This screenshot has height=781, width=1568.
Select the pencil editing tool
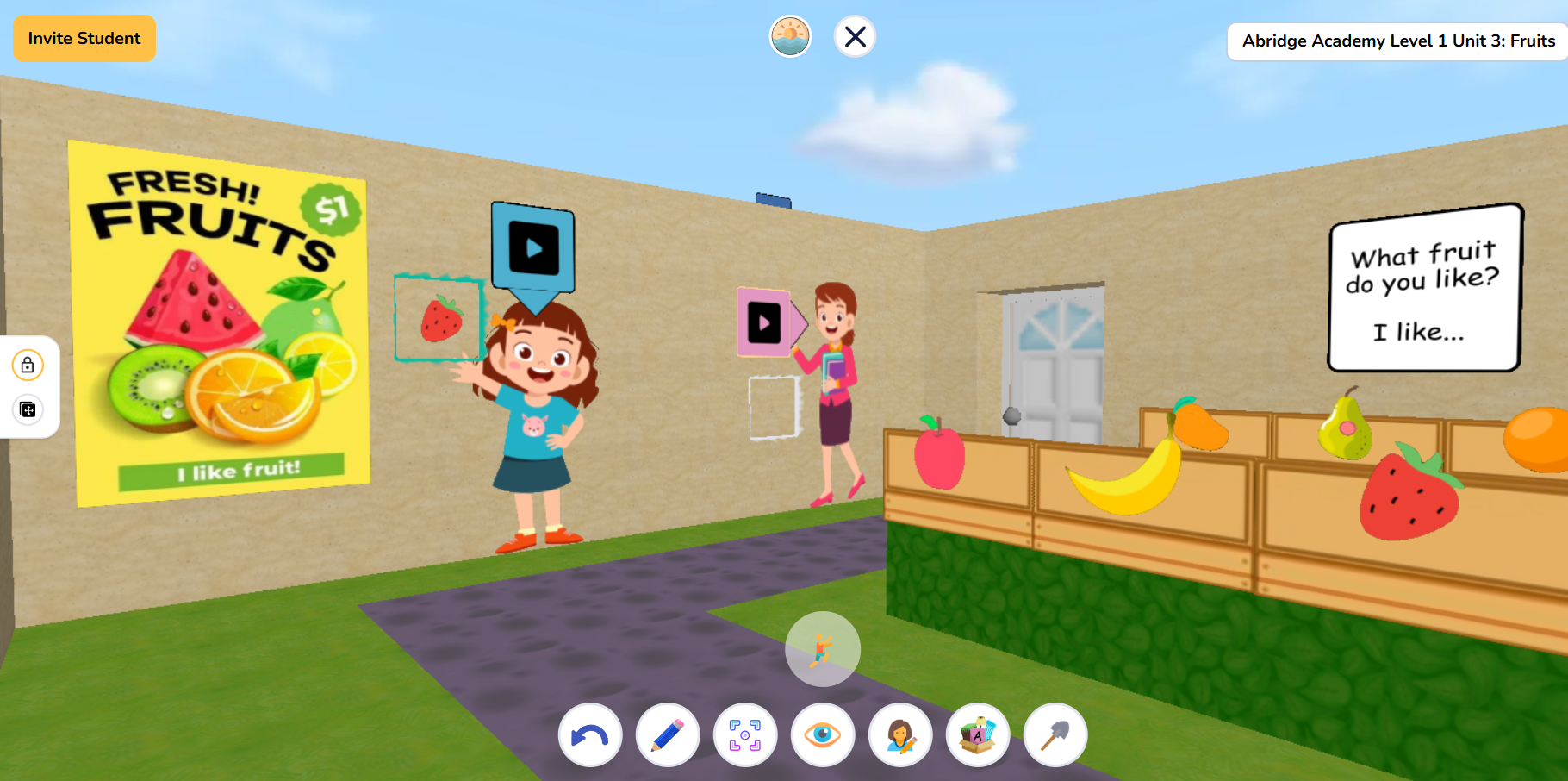(x=667, y=735)
